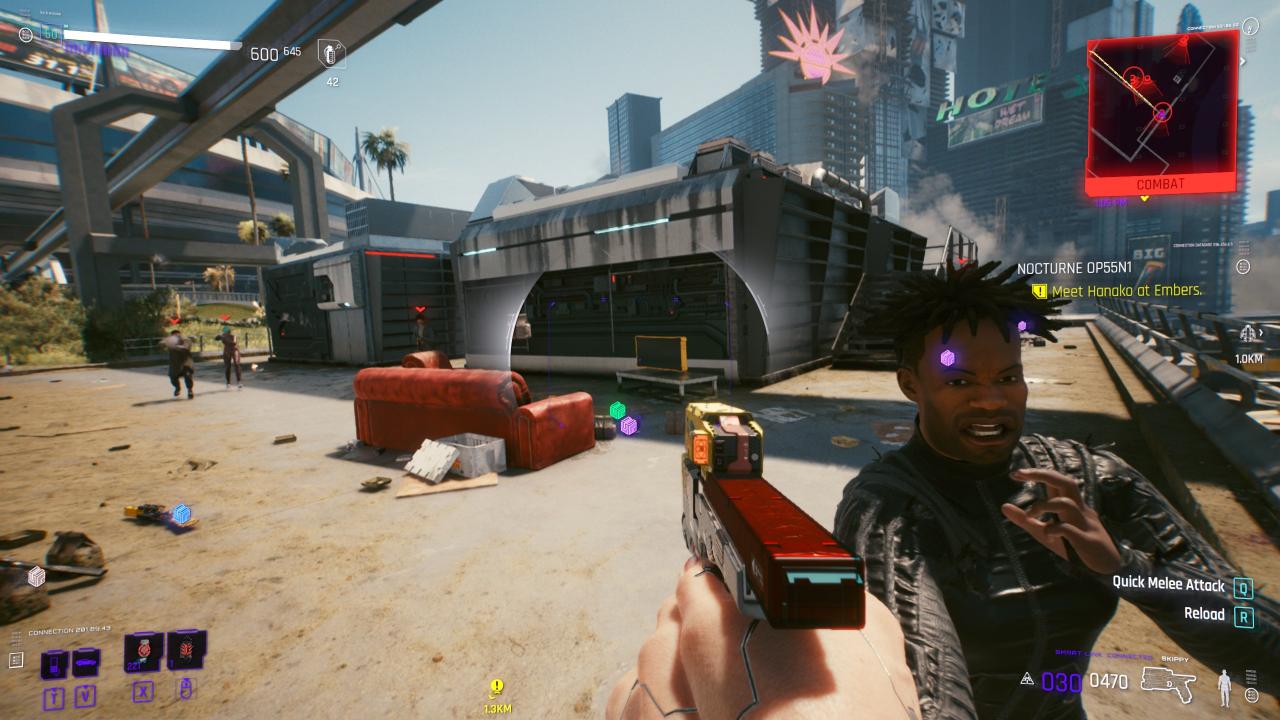Activate the red combat gadget slot
This screenshot has width=1280, height=720.
[186, 650]
